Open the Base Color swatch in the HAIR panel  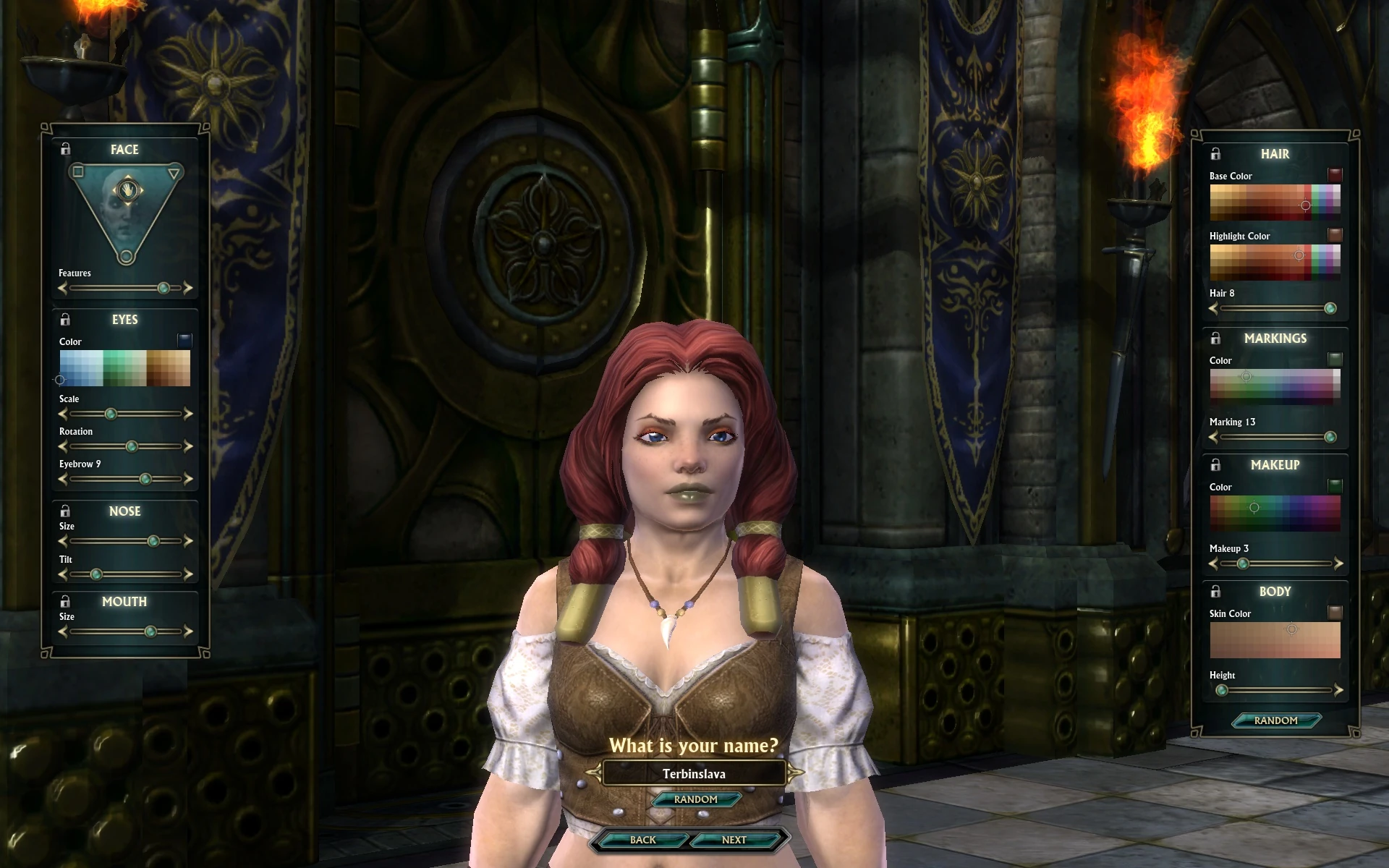1333,174
